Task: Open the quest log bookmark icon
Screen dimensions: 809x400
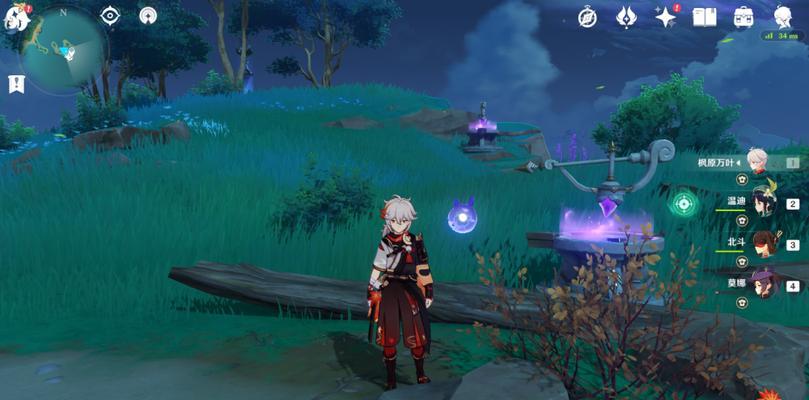Action: pyautogui.click(x=16, y=85)
